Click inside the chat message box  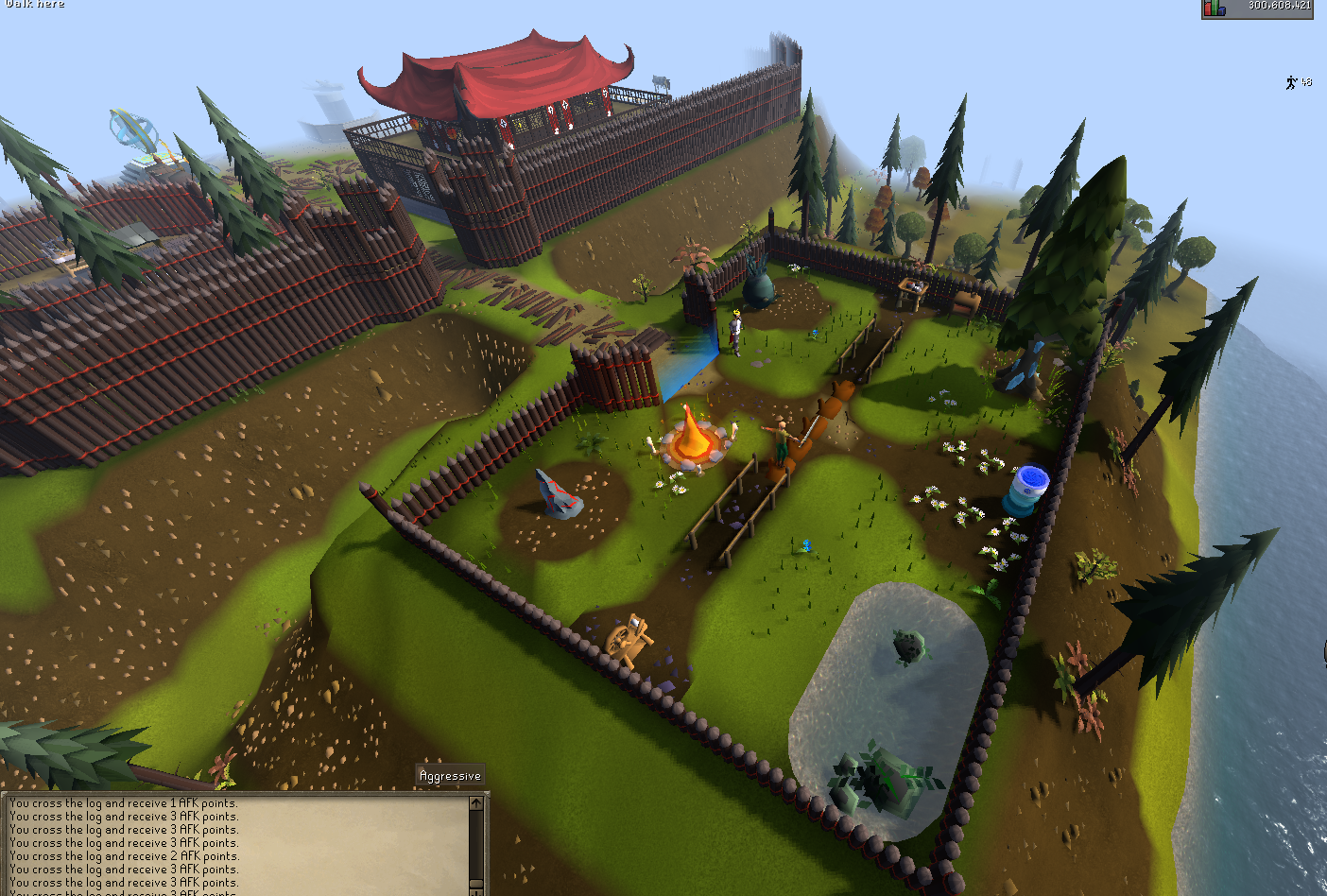pos(236,843)
